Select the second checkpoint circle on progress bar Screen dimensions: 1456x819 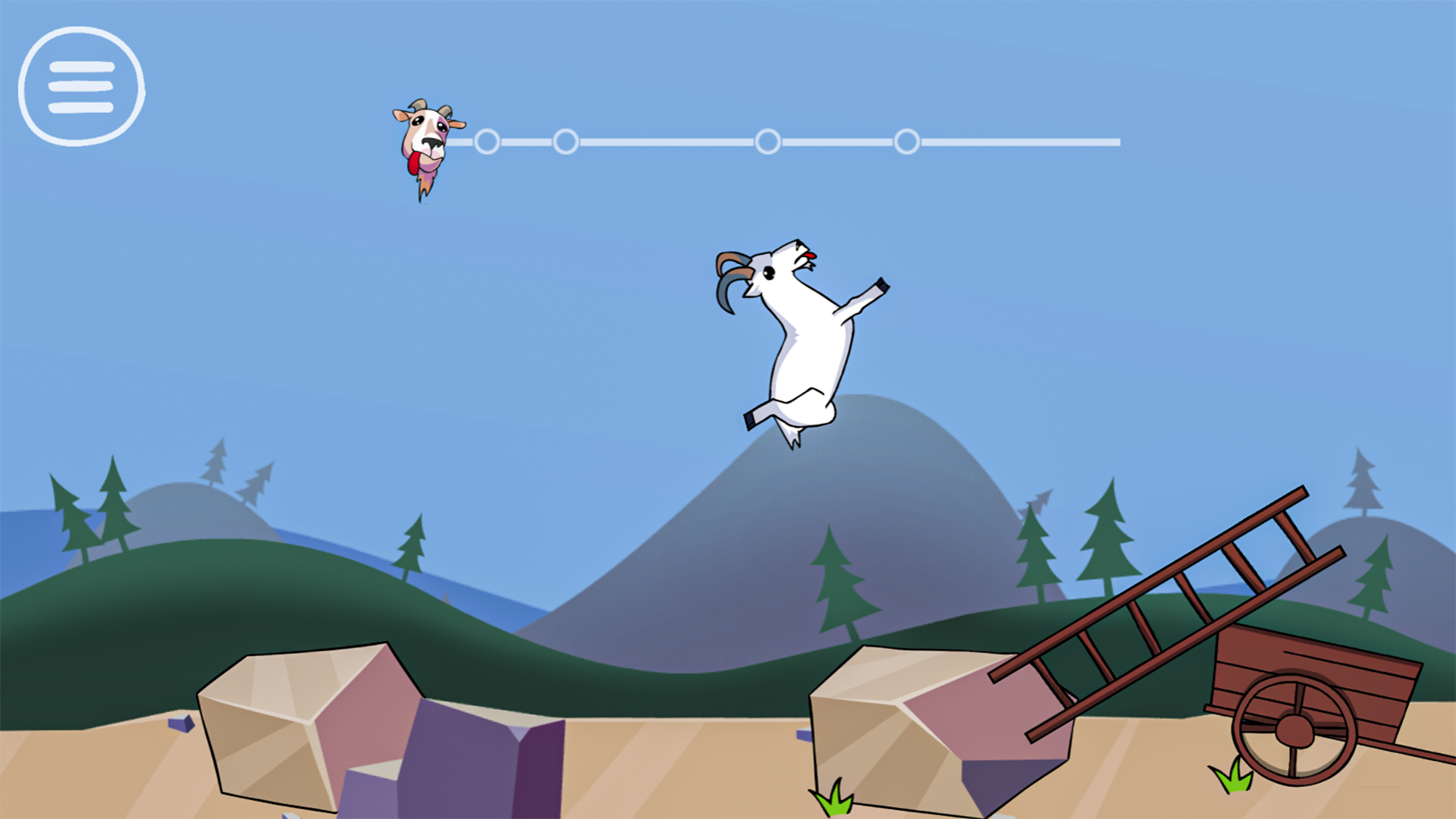(x=566, y=141)
